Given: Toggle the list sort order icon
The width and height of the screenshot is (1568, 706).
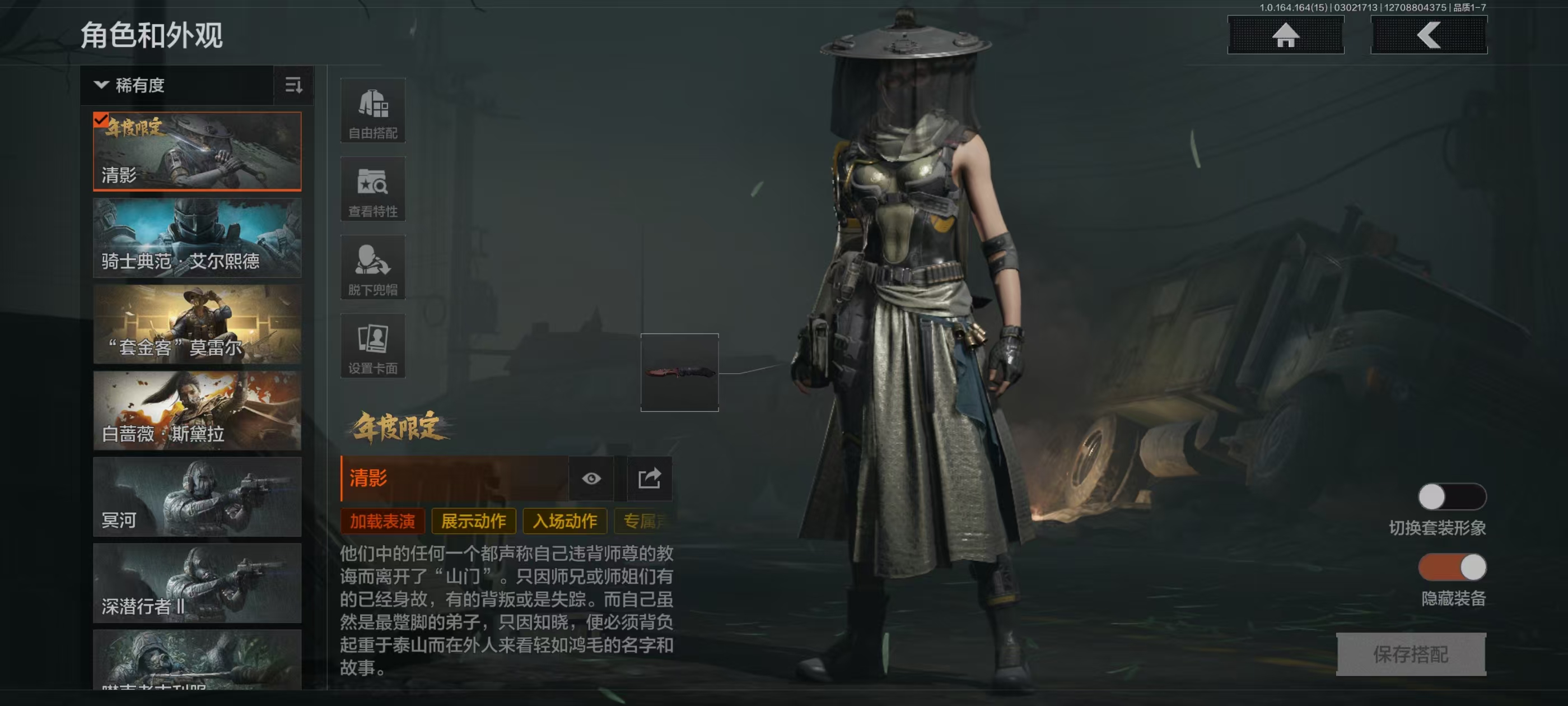Looking at the screenshot, I should 293,85.
